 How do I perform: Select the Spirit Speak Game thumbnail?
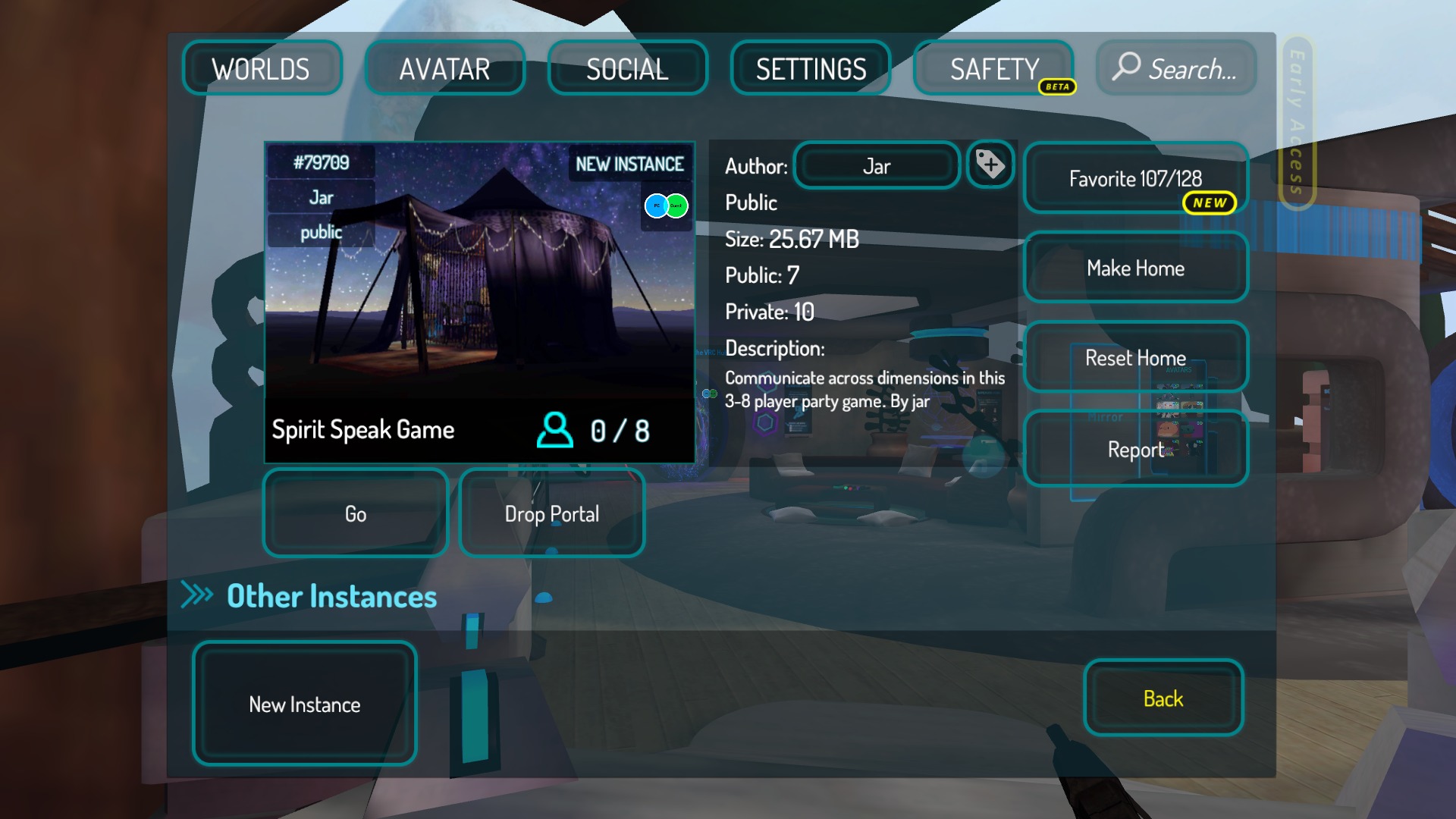479,303
